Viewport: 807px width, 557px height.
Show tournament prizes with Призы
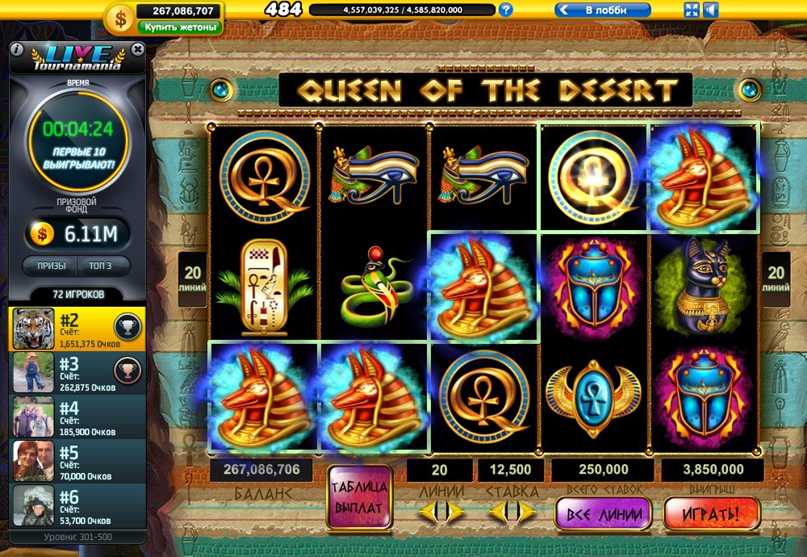click(52, 266)
